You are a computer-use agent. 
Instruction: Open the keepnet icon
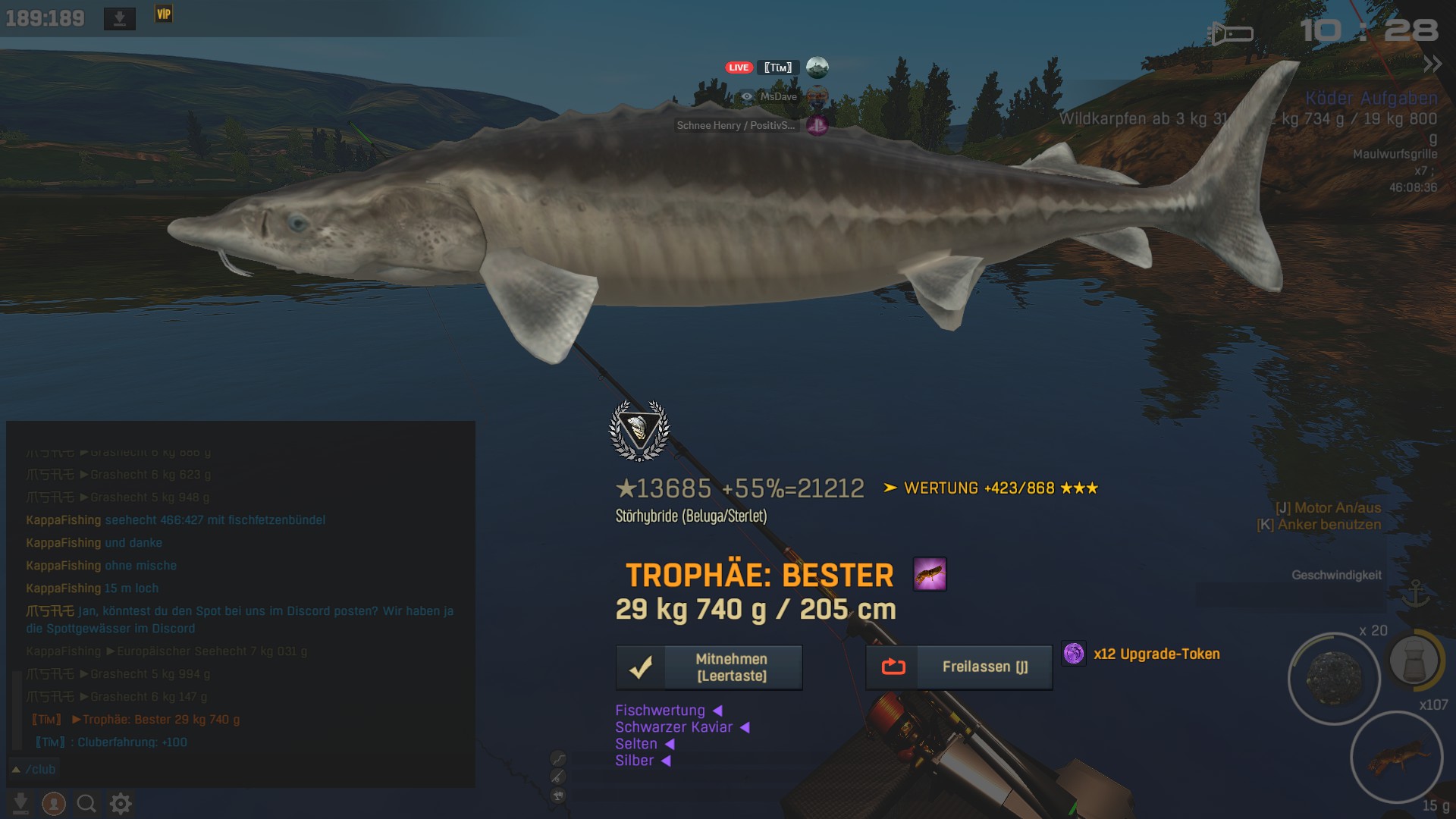[x=1415, y=660]
